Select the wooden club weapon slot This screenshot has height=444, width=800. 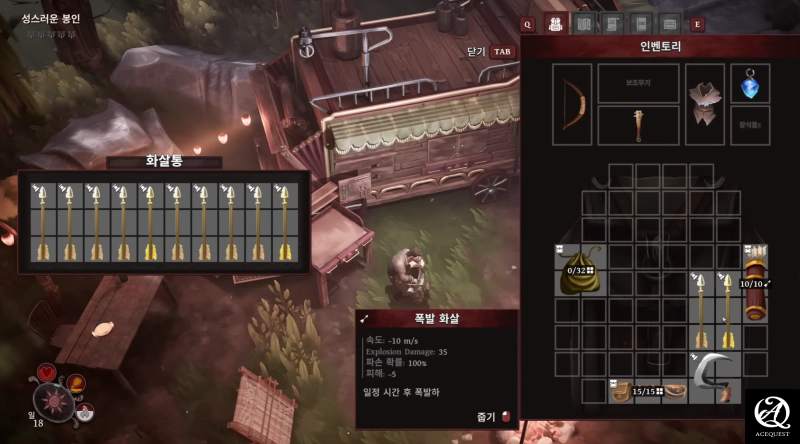click(638, 126)
